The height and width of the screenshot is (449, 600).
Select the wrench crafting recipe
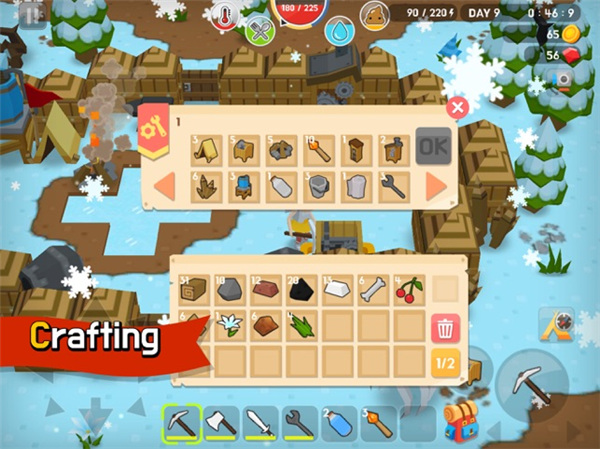[x=392, y=186]
